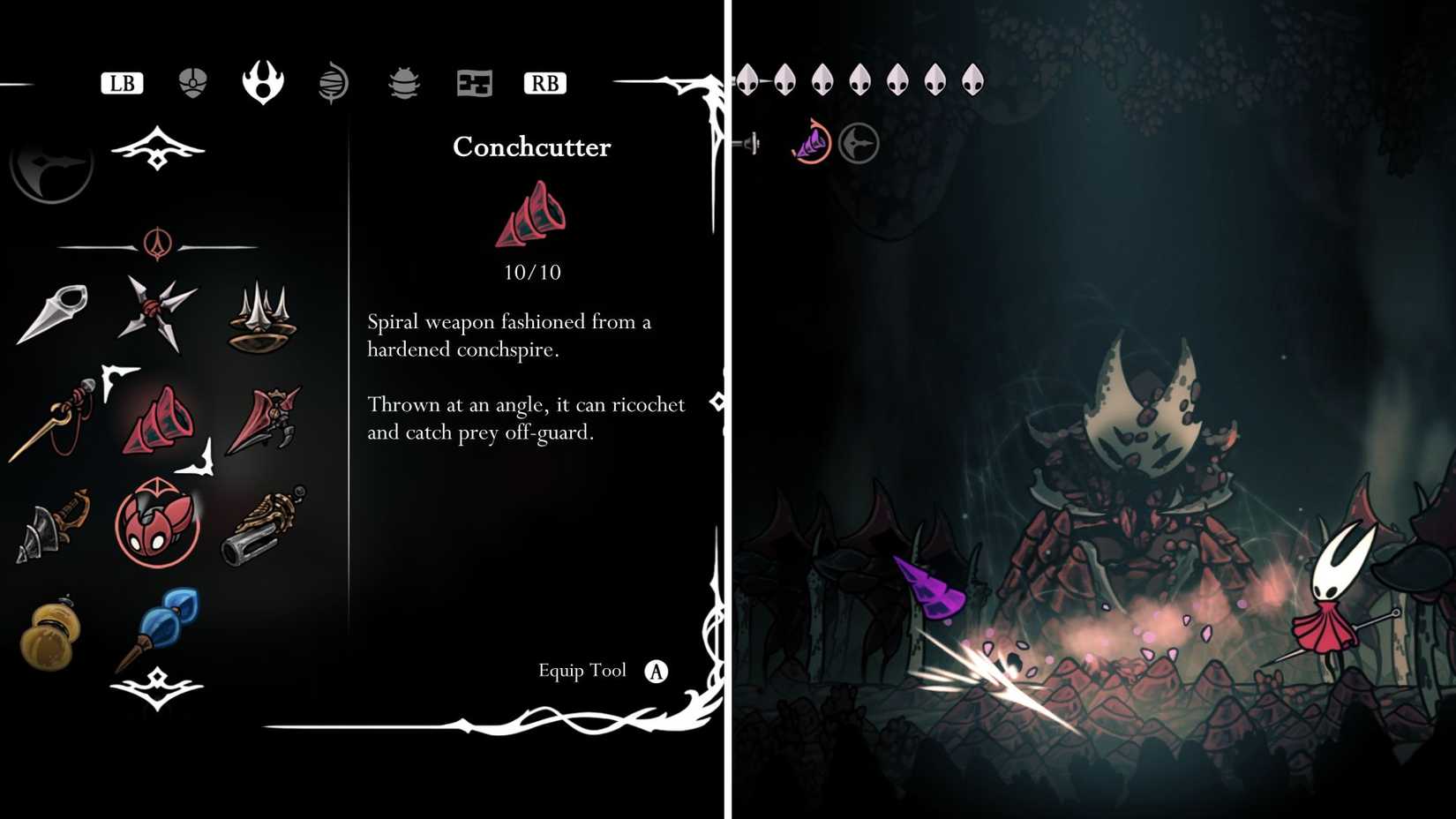Image resolution: width=1456 pixels, height=819 pixels.
Task: Switch to the Tools flame tab
Action: (x=262, y=81)
